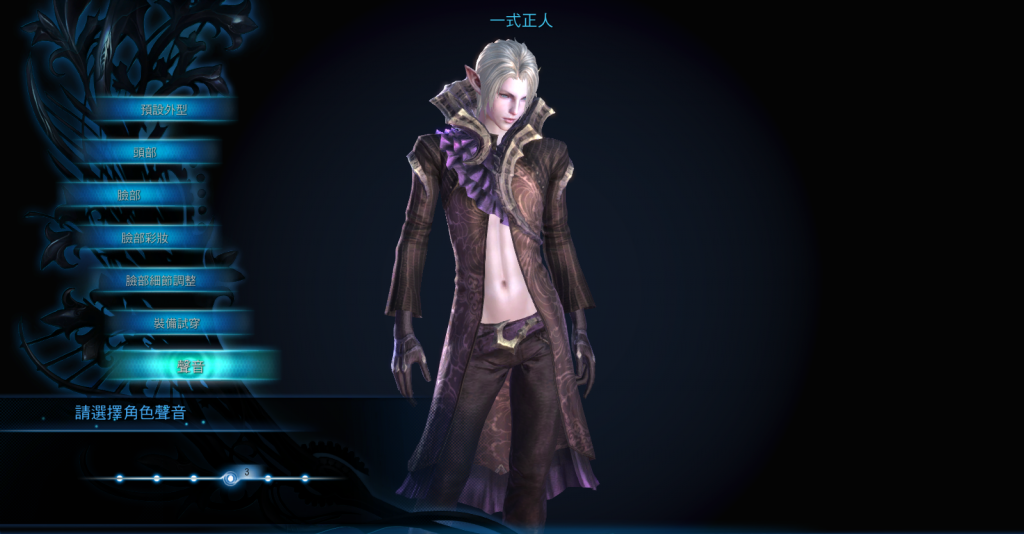
Task: Set voice slider to its rightmost dot
Action: point(305,479)
